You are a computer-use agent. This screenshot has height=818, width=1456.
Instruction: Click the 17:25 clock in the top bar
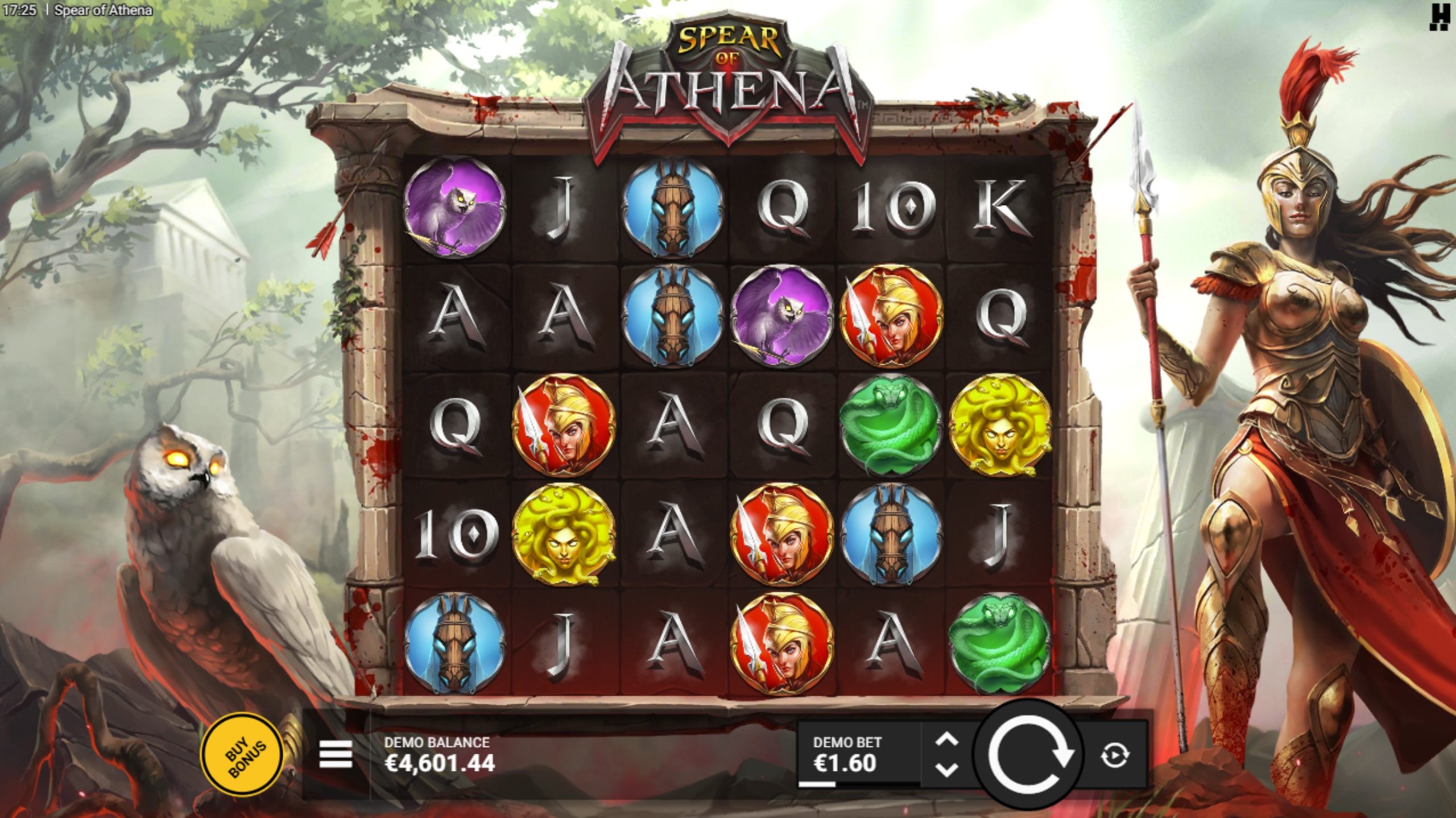[x=20, y=10]
